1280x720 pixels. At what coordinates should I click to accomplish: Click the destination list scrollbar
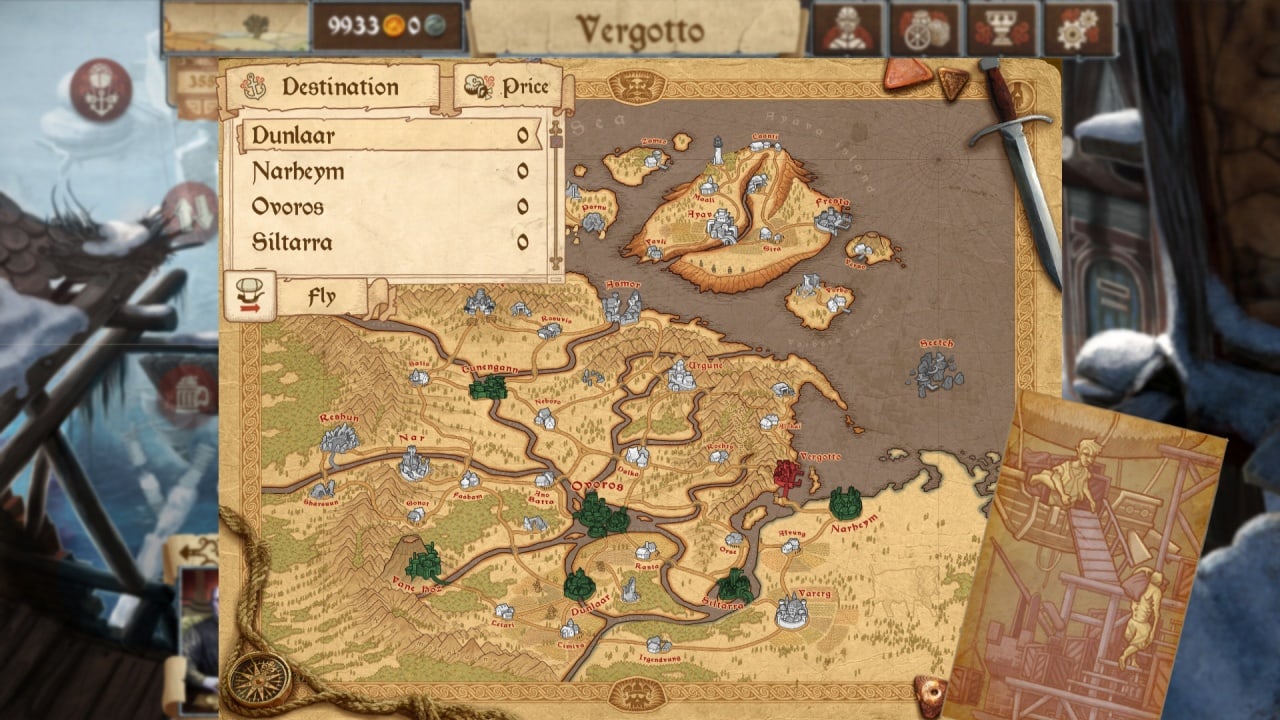click(x=556, y=195)
